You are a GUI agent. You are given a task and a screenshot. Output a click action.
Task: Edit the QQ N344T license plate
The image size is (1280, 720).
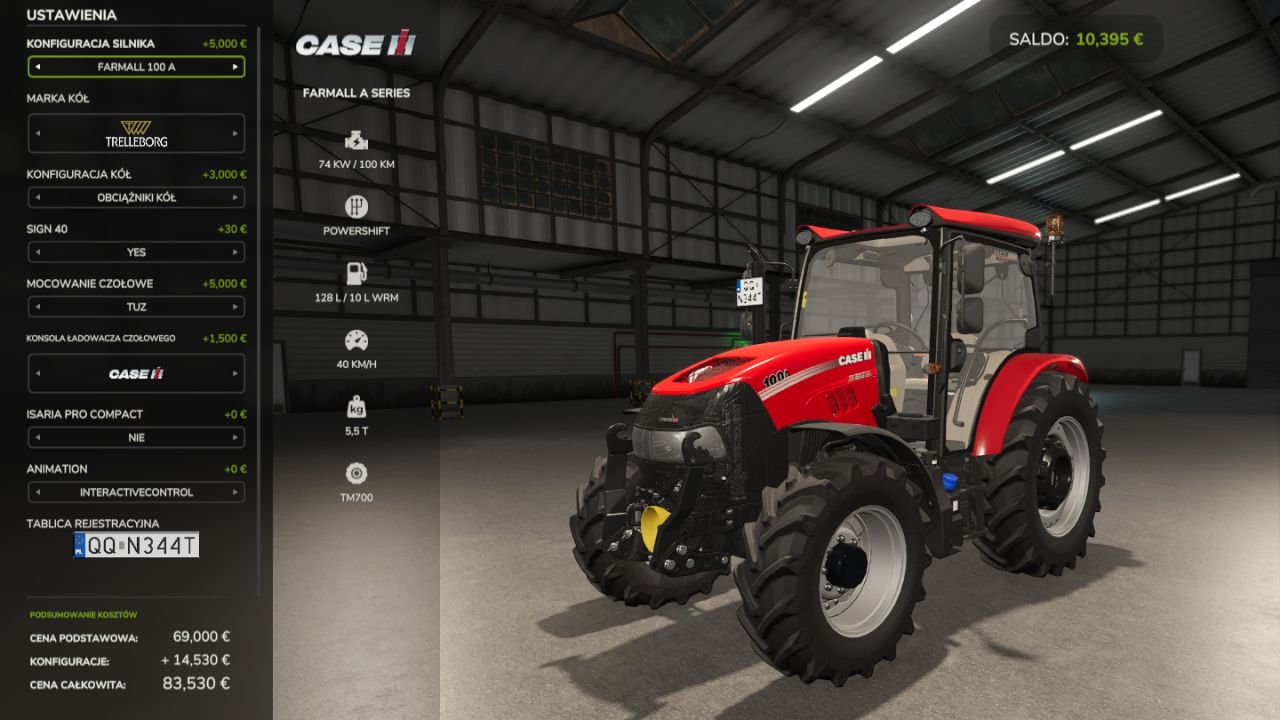pos(136,545)
